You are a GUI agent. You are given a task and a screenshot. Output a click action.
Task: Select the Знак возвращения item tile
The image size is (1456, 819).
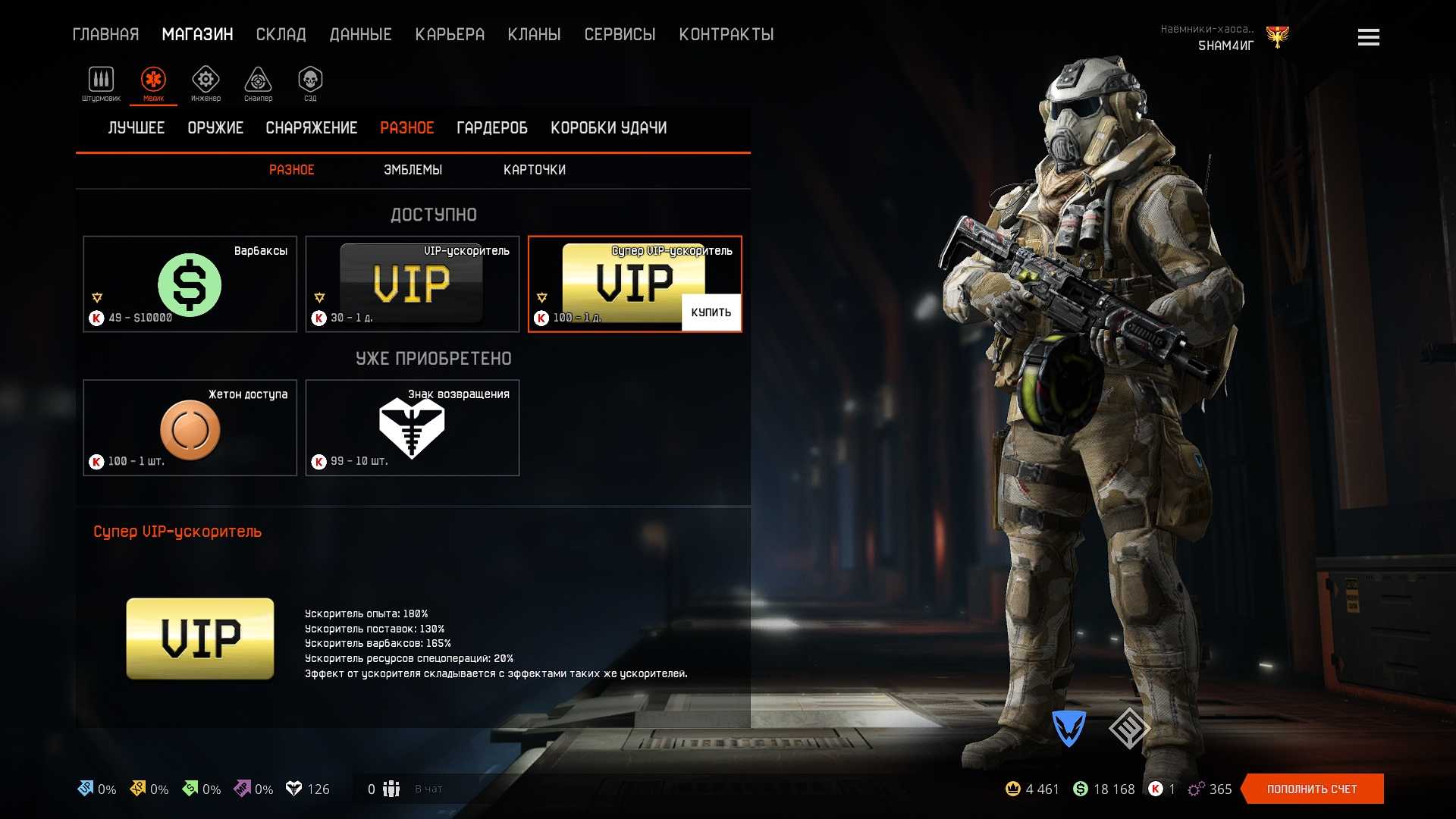click(412, 428)
